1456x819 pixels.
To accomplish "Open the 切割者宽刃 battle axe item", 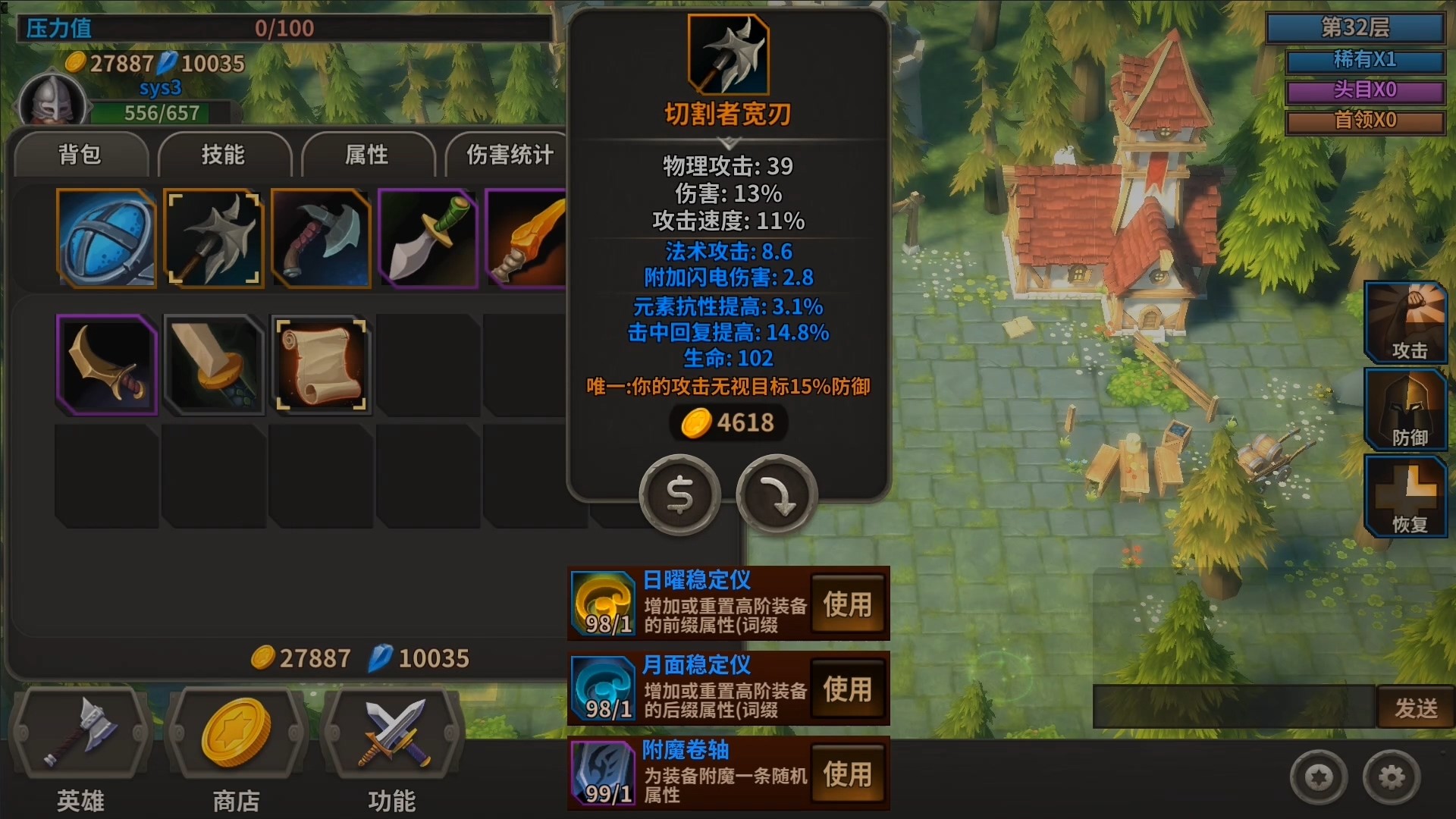I will 214,238.
